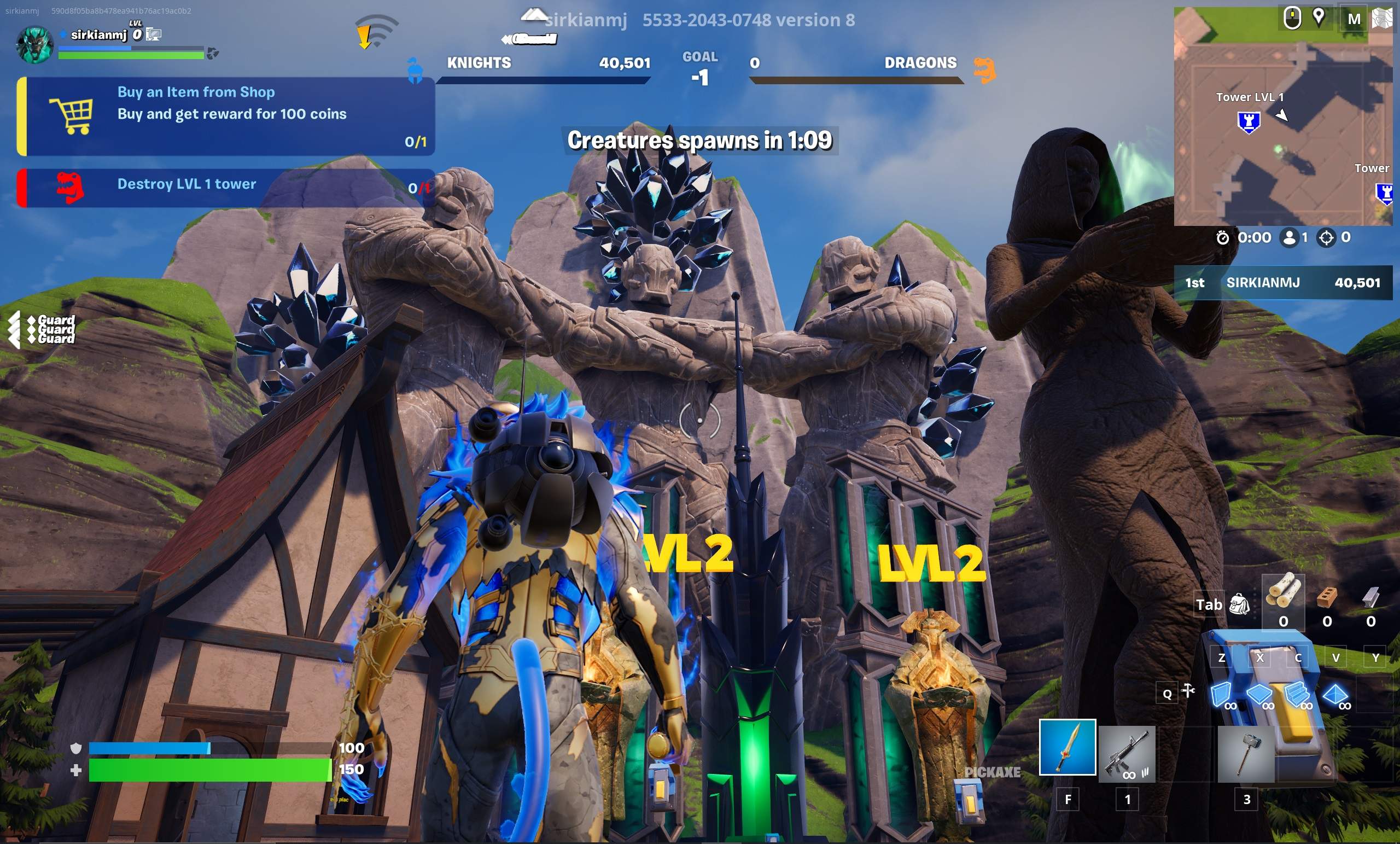The image size is (1400, 844).
Task: Expand the Guard list chevrons
Action: (14, 330)
